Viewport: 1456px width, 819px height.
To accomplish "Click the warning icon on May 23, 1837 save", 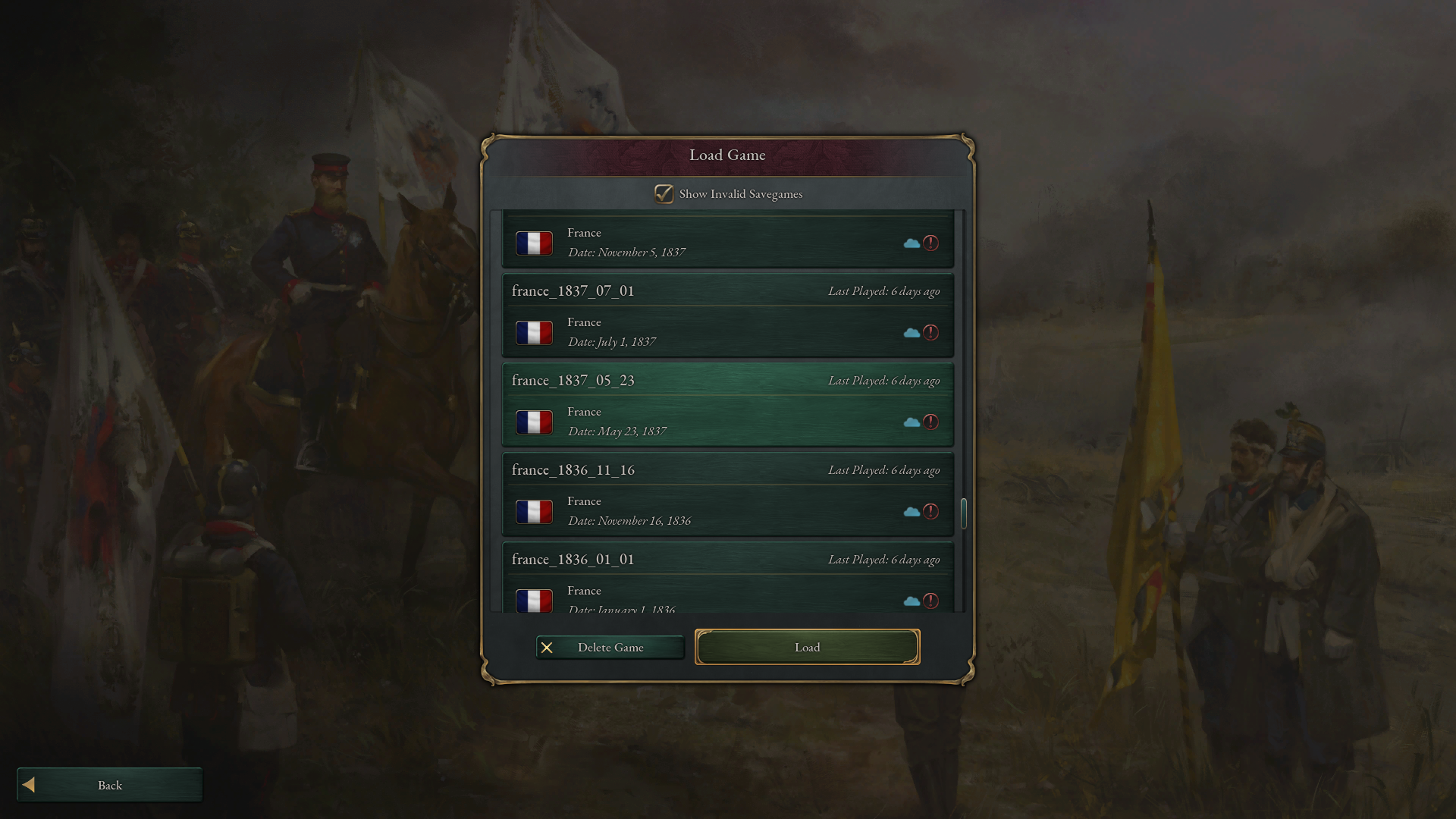I will pyautogui.click(x=931, y=422).
